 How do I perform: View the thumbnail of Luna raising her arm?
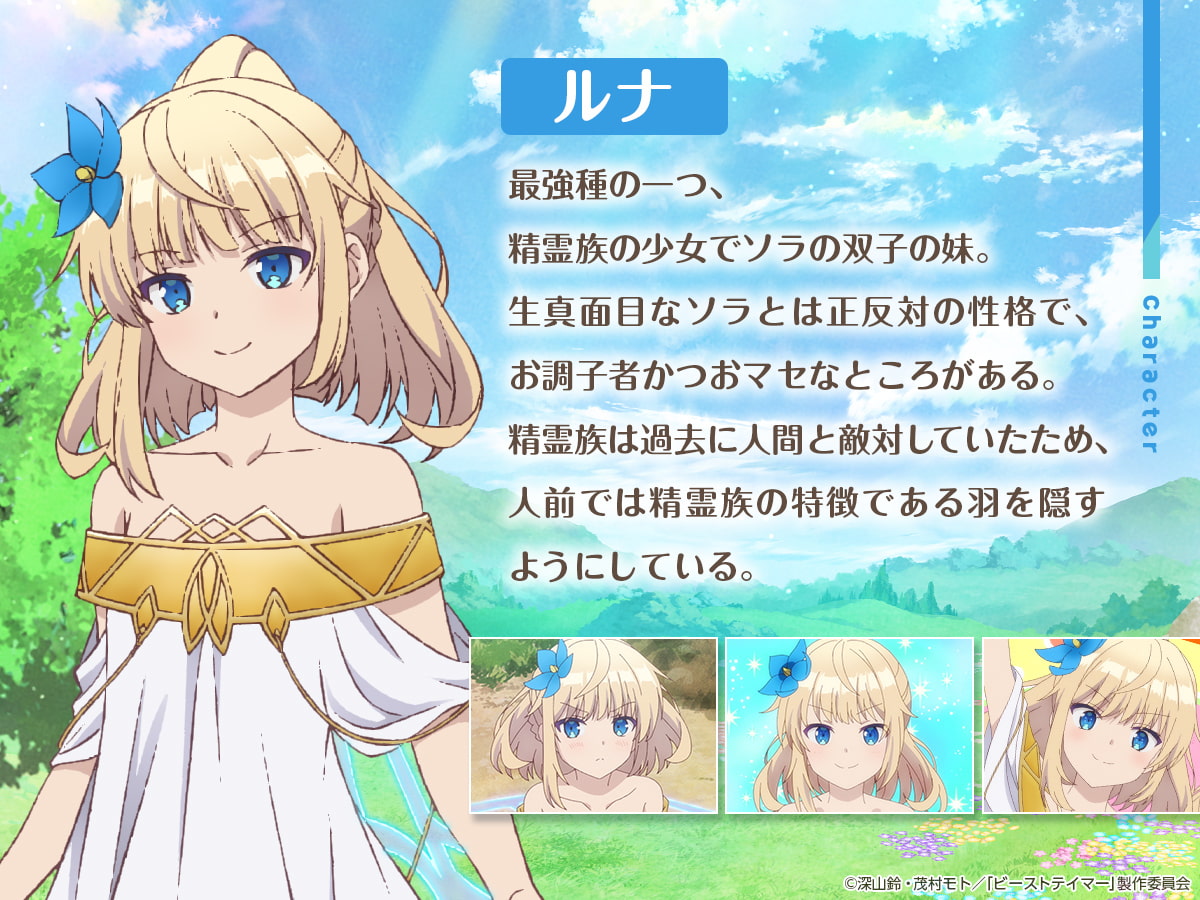tap(1091, 725)
